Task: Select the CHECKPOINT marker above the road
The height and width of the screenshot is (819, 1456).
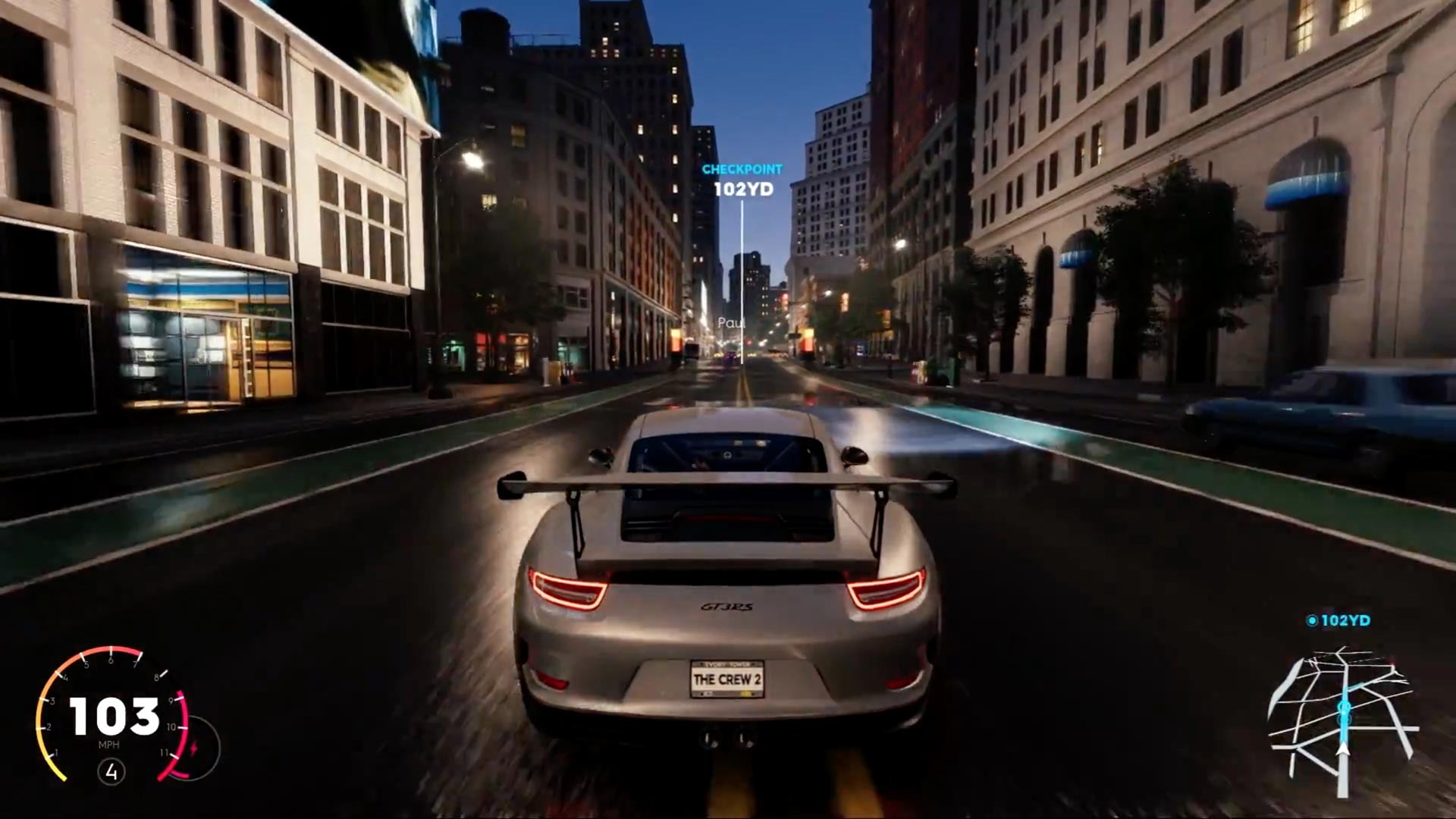Action: pos(742,168)
